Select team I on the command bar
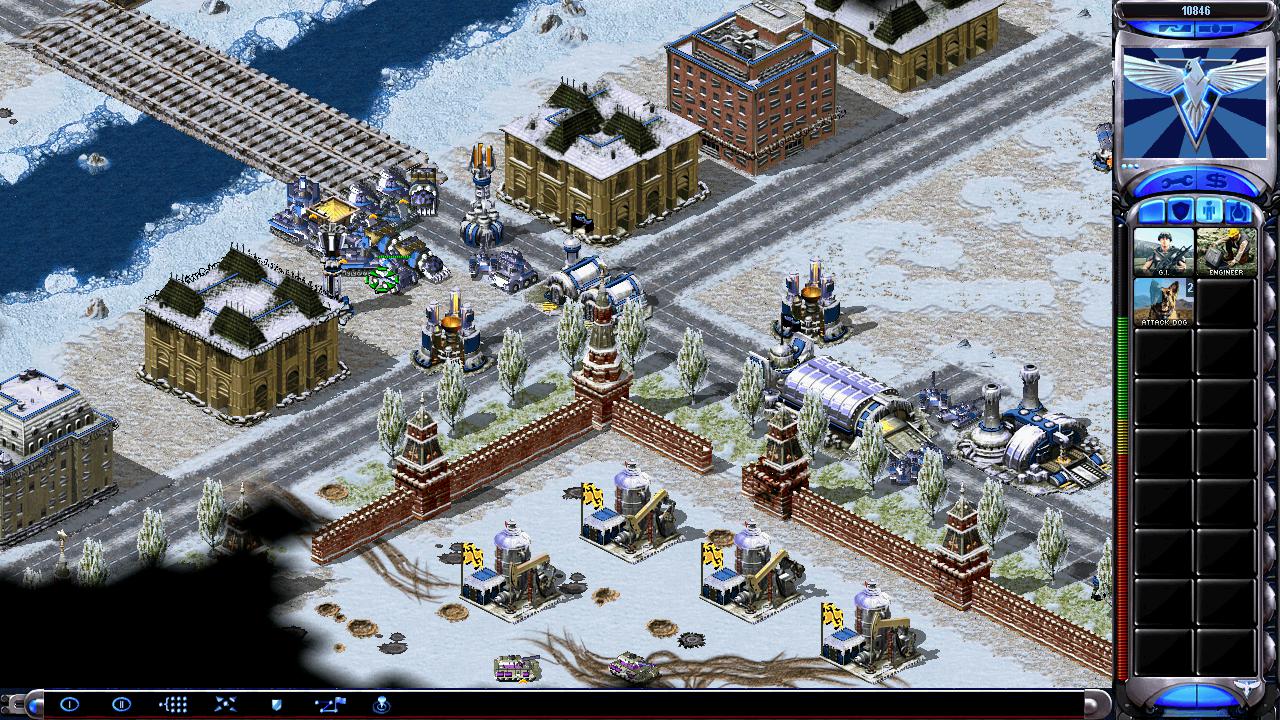Viewport: 1280px width, 720px height. [x=69, y=704]
